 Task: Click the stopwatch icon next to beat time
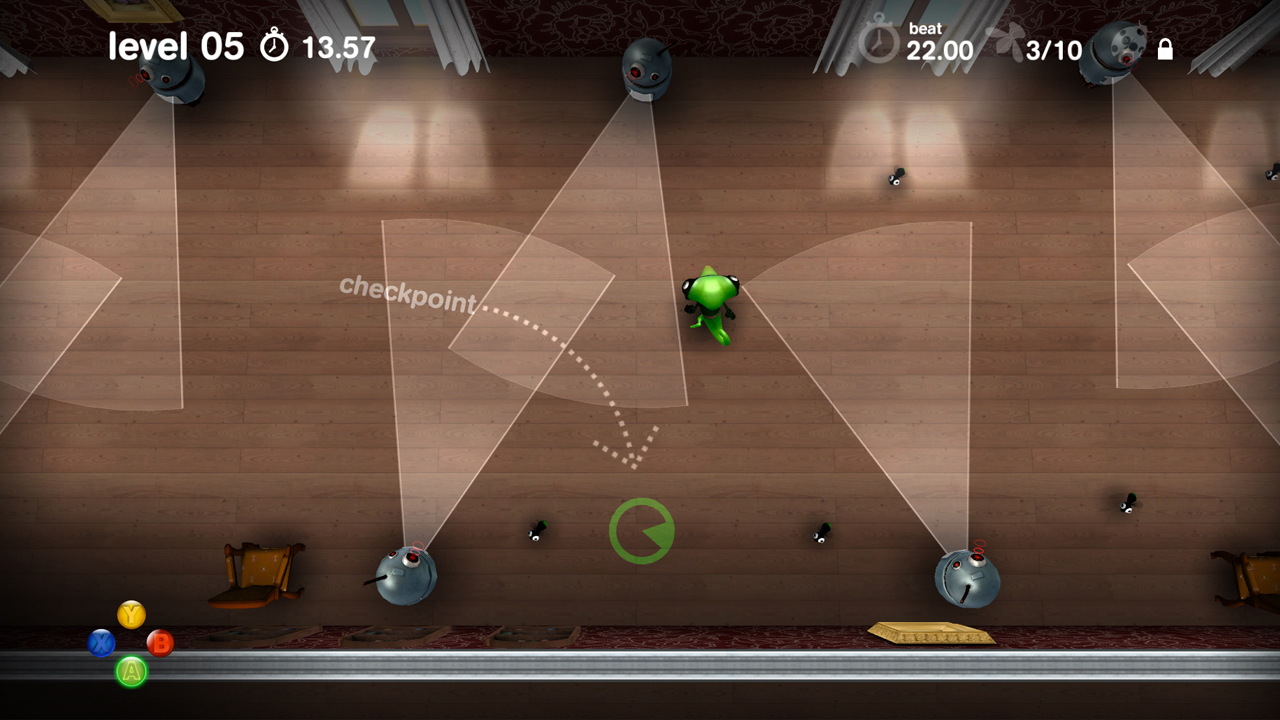click(x=878, y=45)
